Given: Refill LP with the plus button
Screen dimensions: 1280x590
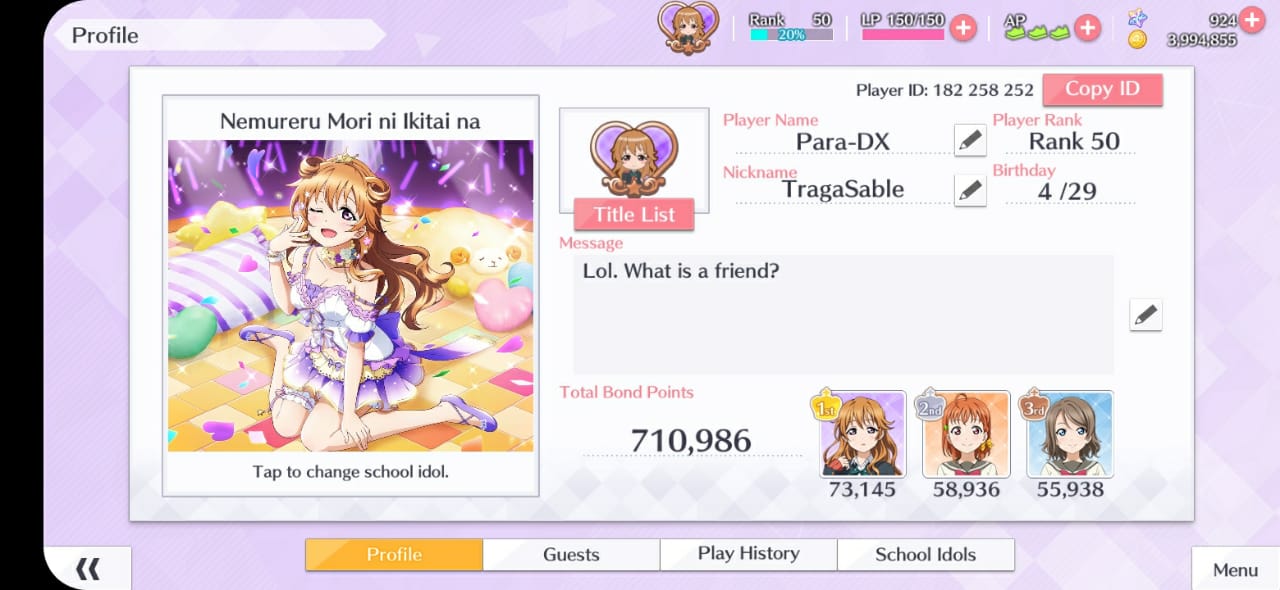Looking at the screenshot, I should (963, 28).
